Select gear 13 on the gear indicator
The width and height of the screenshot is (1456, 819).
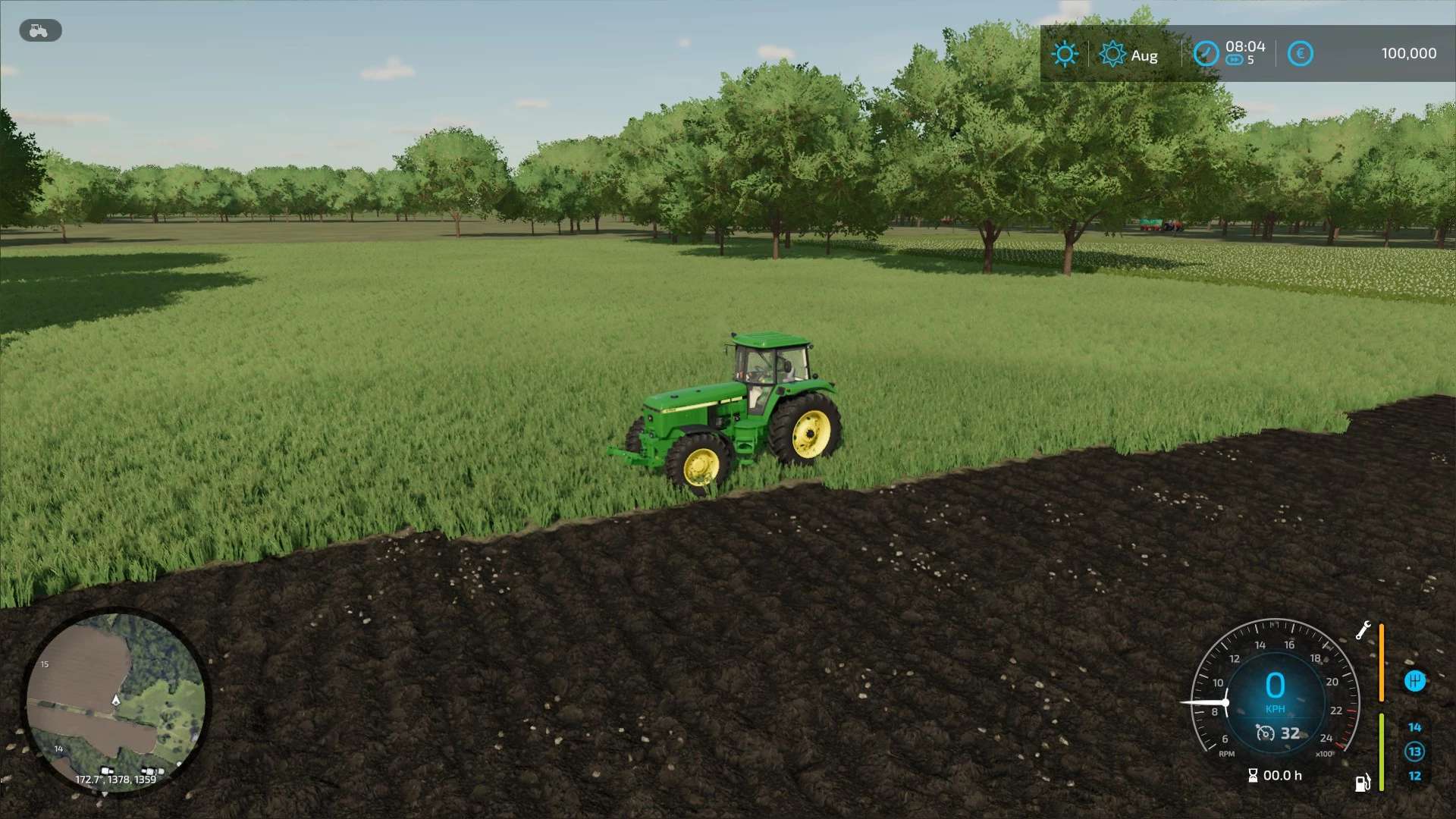pyautogui.click(x=1415, y=751)
